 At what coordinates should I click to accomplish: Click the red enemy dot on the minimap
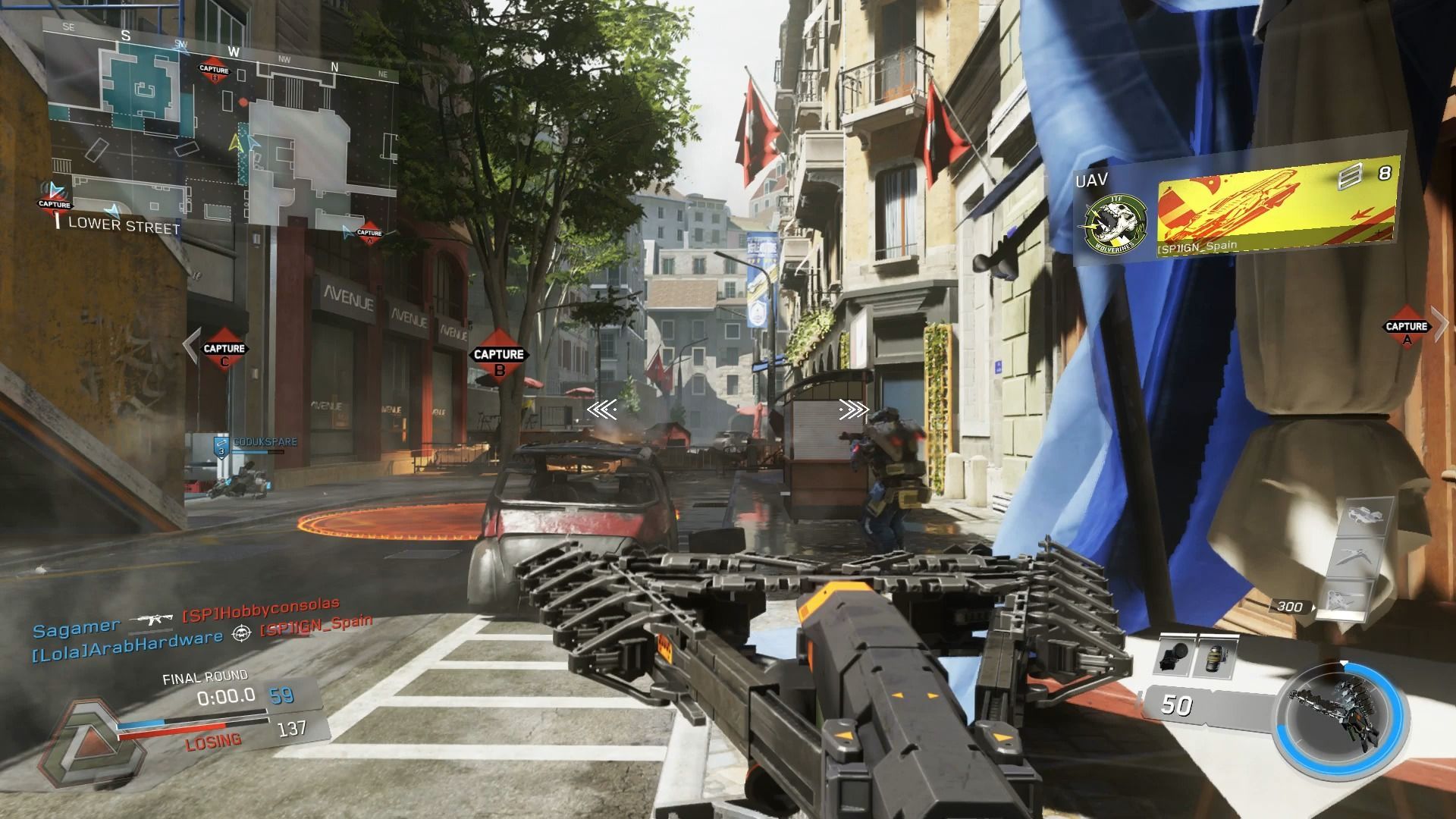243,101
